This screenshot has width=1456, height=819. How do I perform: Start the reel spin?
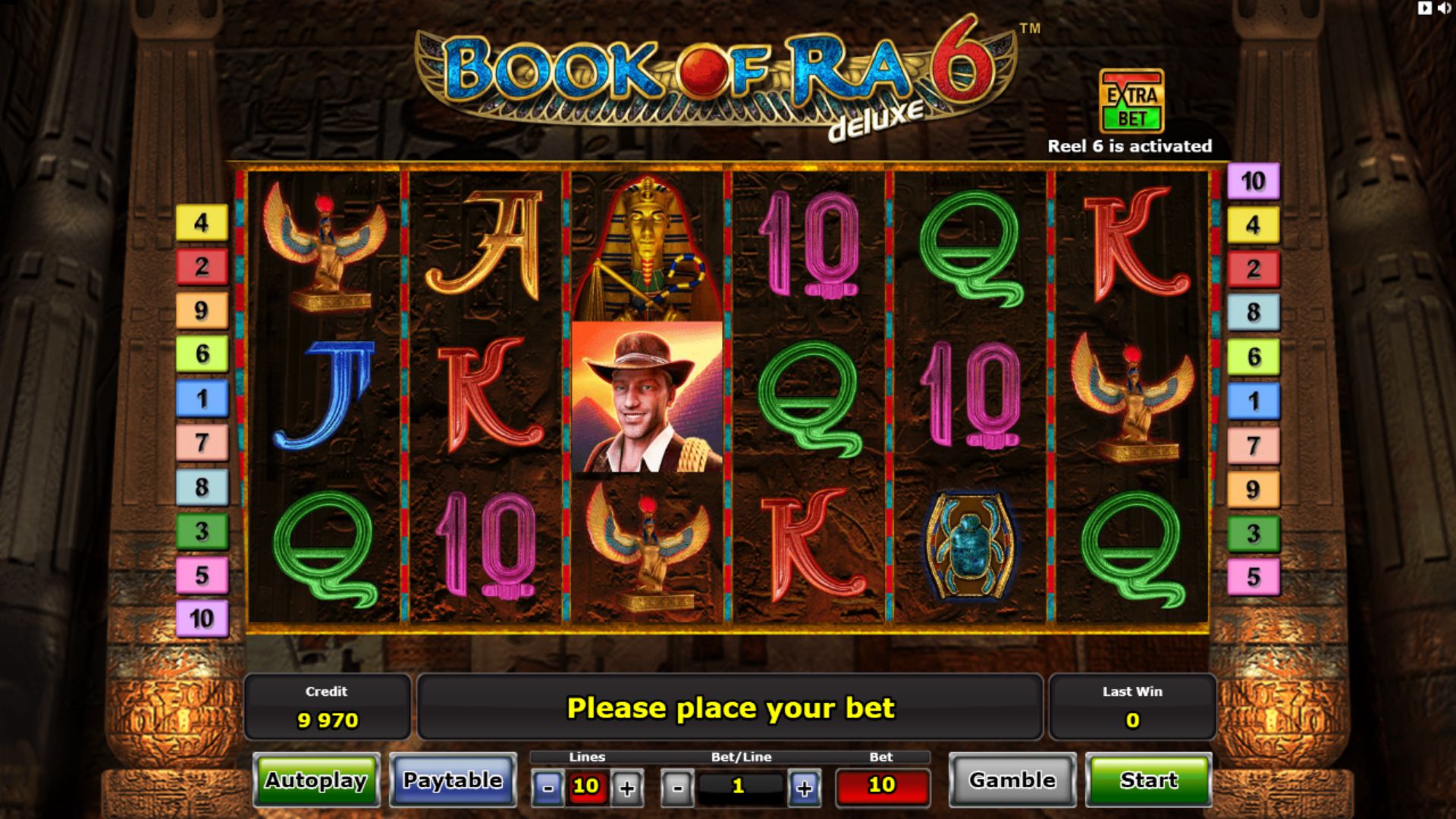point(1148,780)
